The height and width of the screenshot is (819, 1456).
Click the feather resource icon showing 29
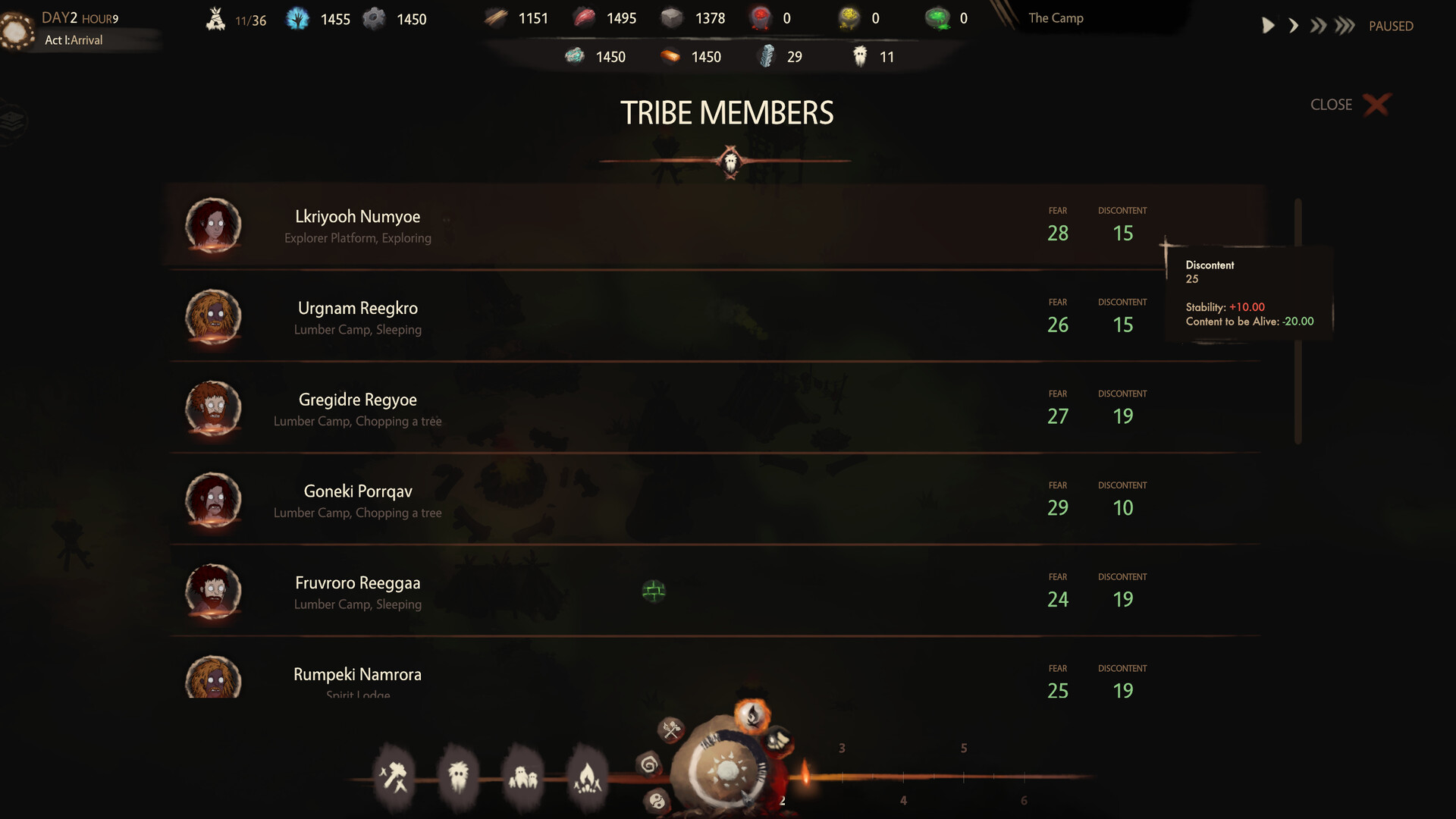pos(768,55)
